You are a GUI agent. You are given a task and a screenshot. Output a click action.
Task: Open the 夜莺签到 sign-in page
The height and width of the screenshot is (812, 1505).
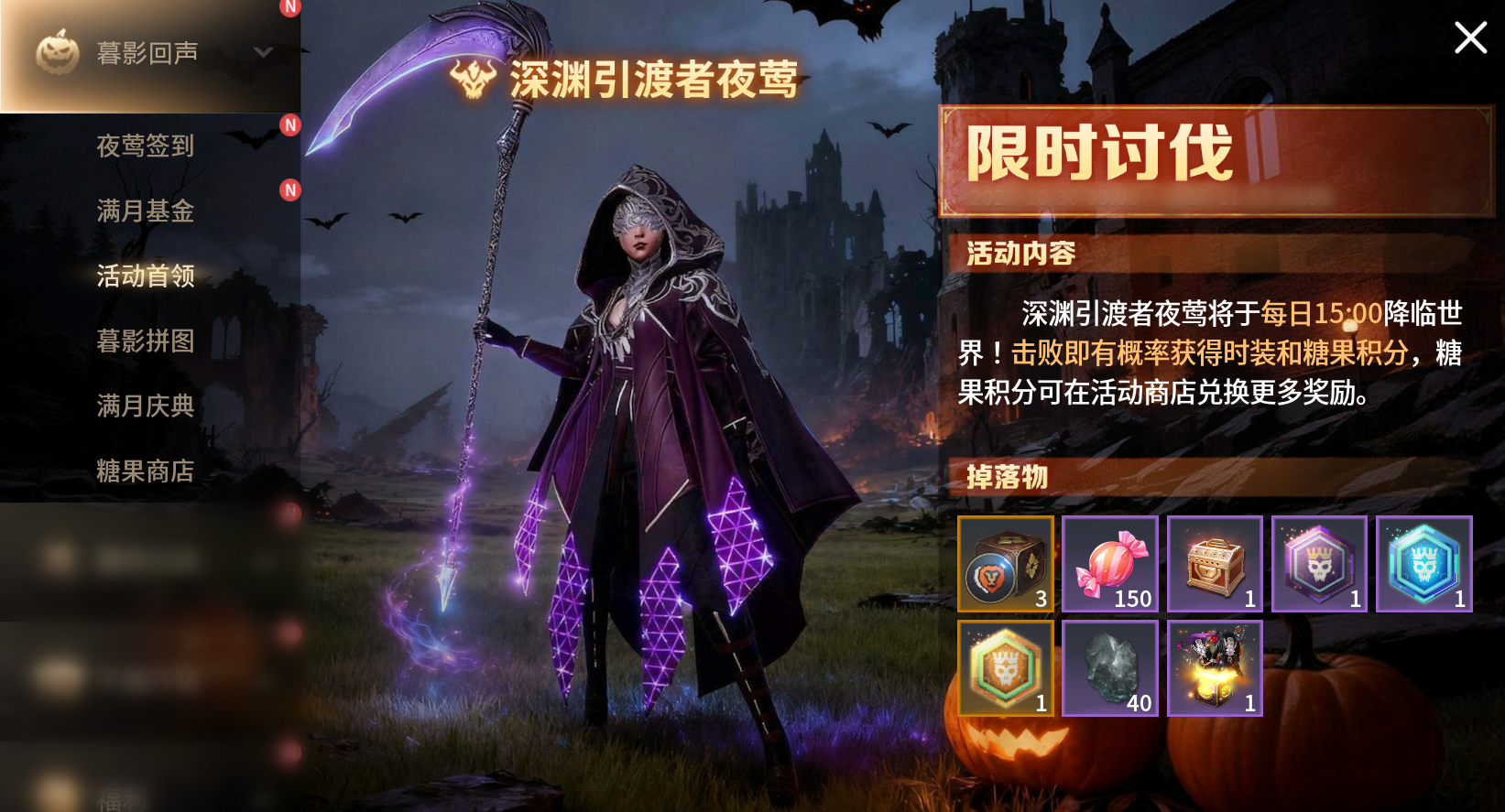click(145, 146)
